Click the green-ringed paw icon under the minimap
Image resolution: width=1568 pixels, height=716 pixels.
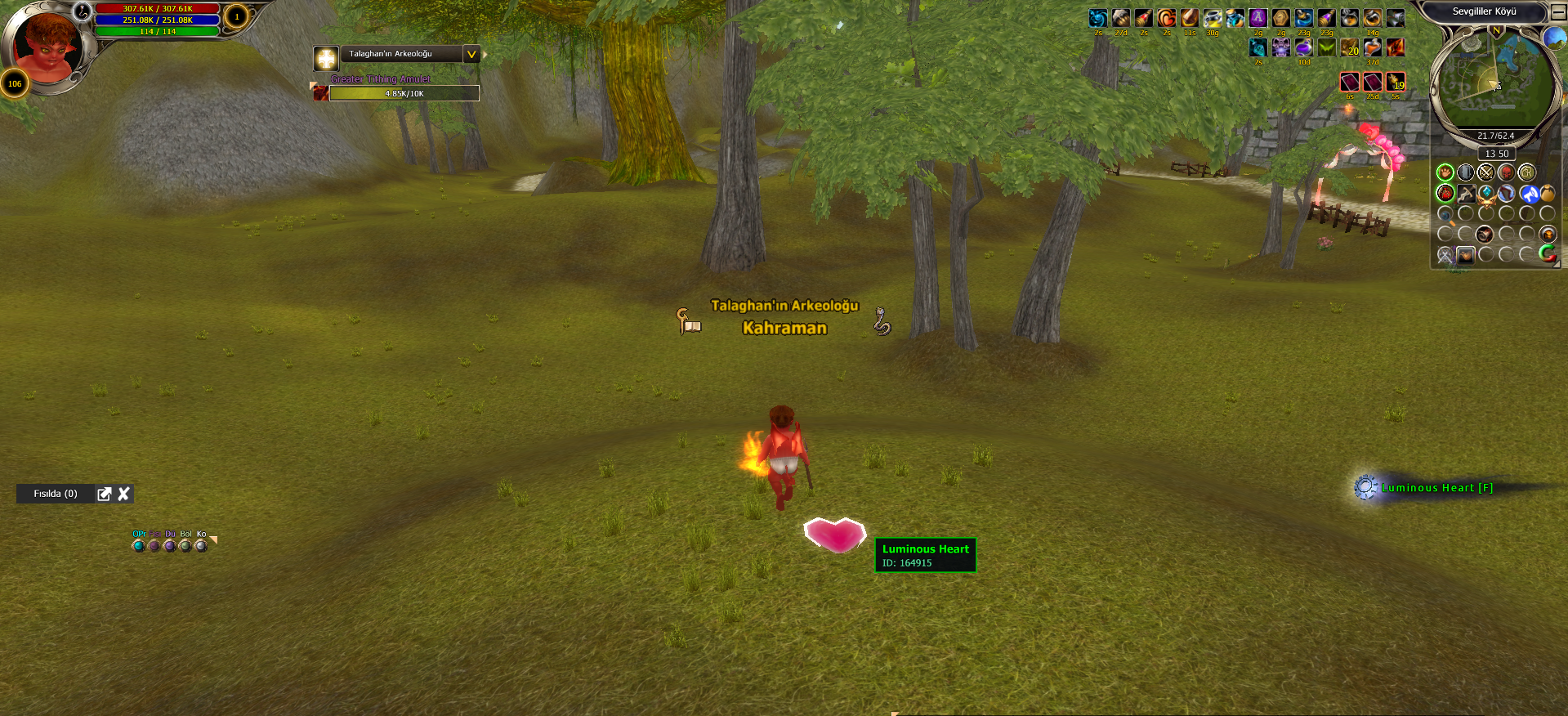tap(1445, 172)
